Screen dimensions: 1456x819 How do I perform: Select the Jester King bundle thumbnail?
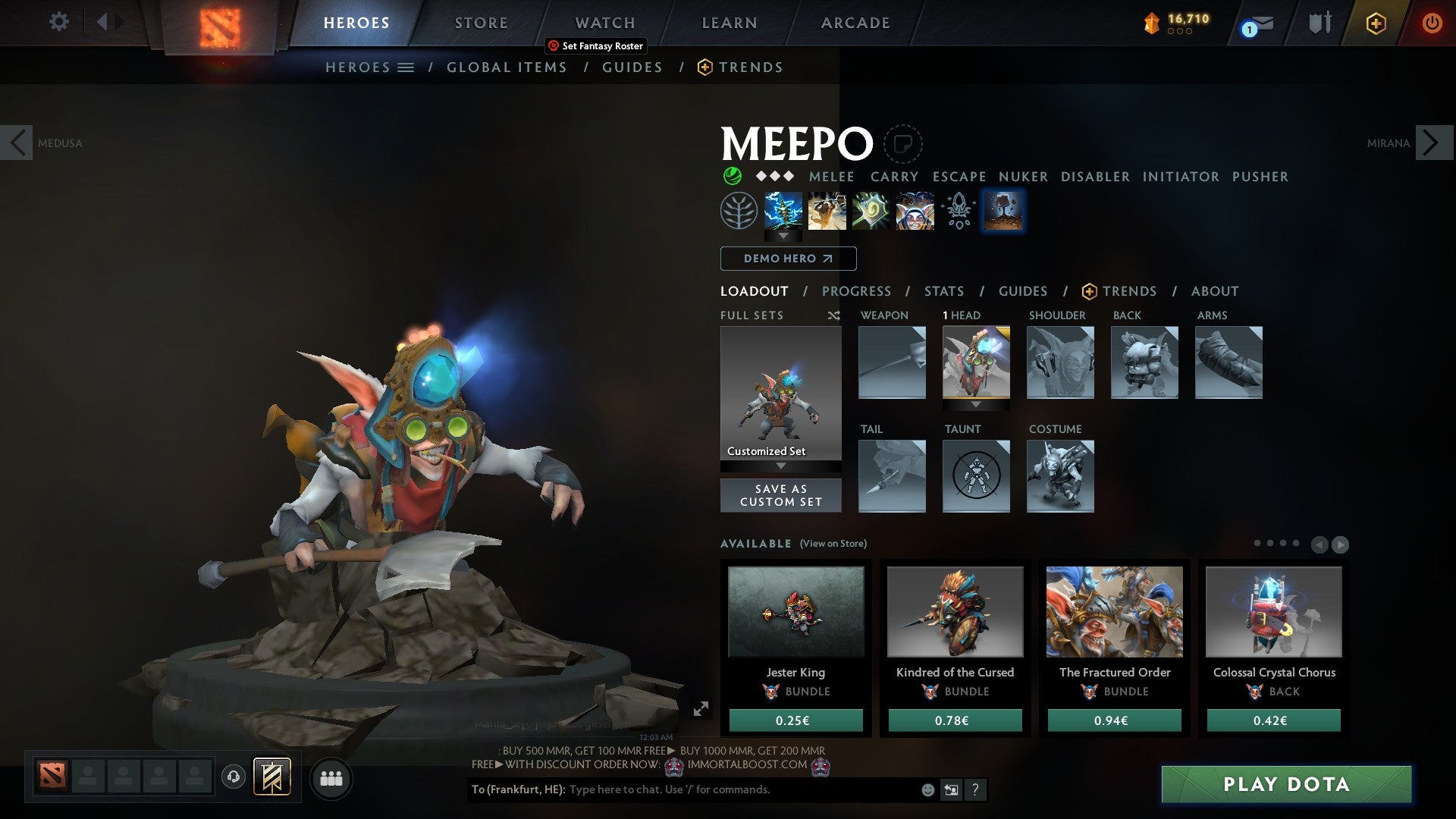[x=795, y=611]
